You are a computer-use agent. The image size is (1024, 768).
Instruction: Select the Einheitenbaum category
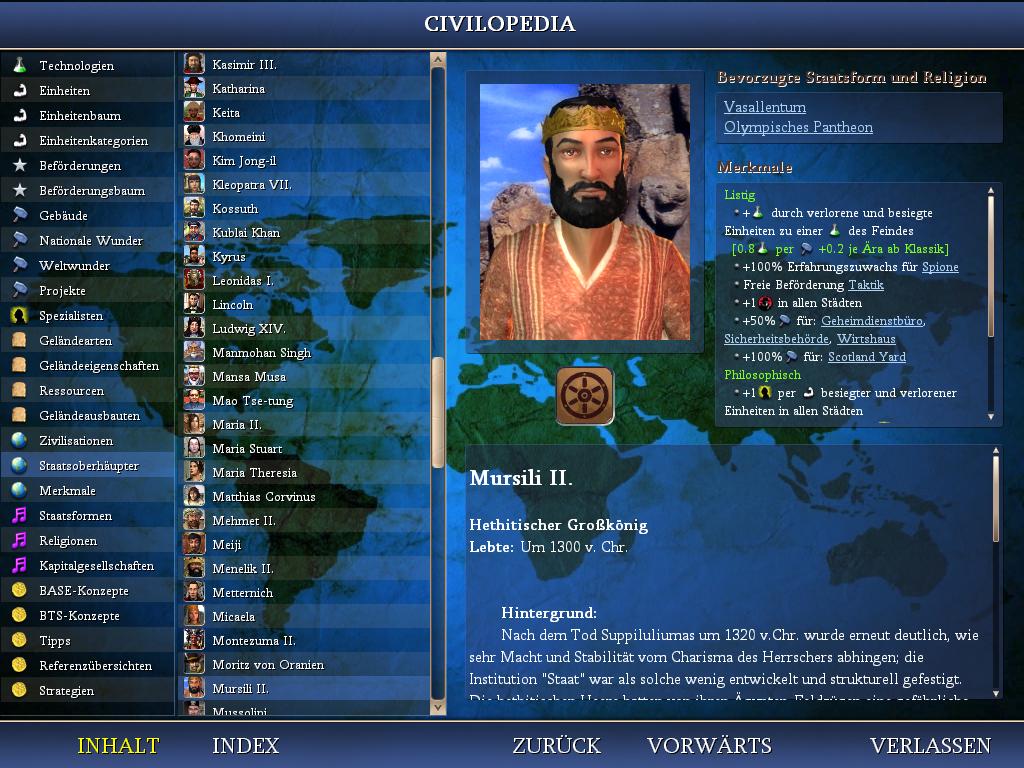pos(80,116)
